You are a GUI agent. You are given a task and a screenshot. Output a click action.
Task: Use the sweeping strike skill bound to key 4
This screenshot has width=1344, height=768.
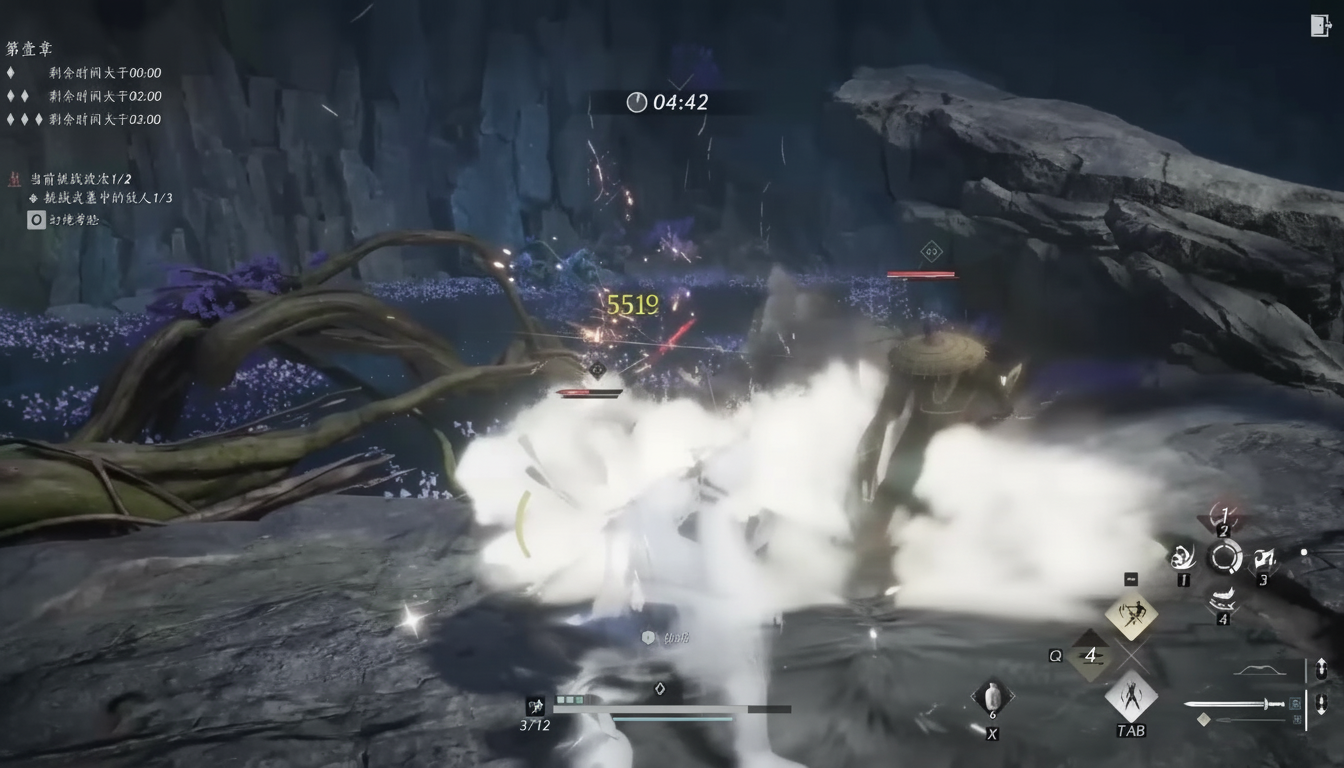coord(1222,598)
